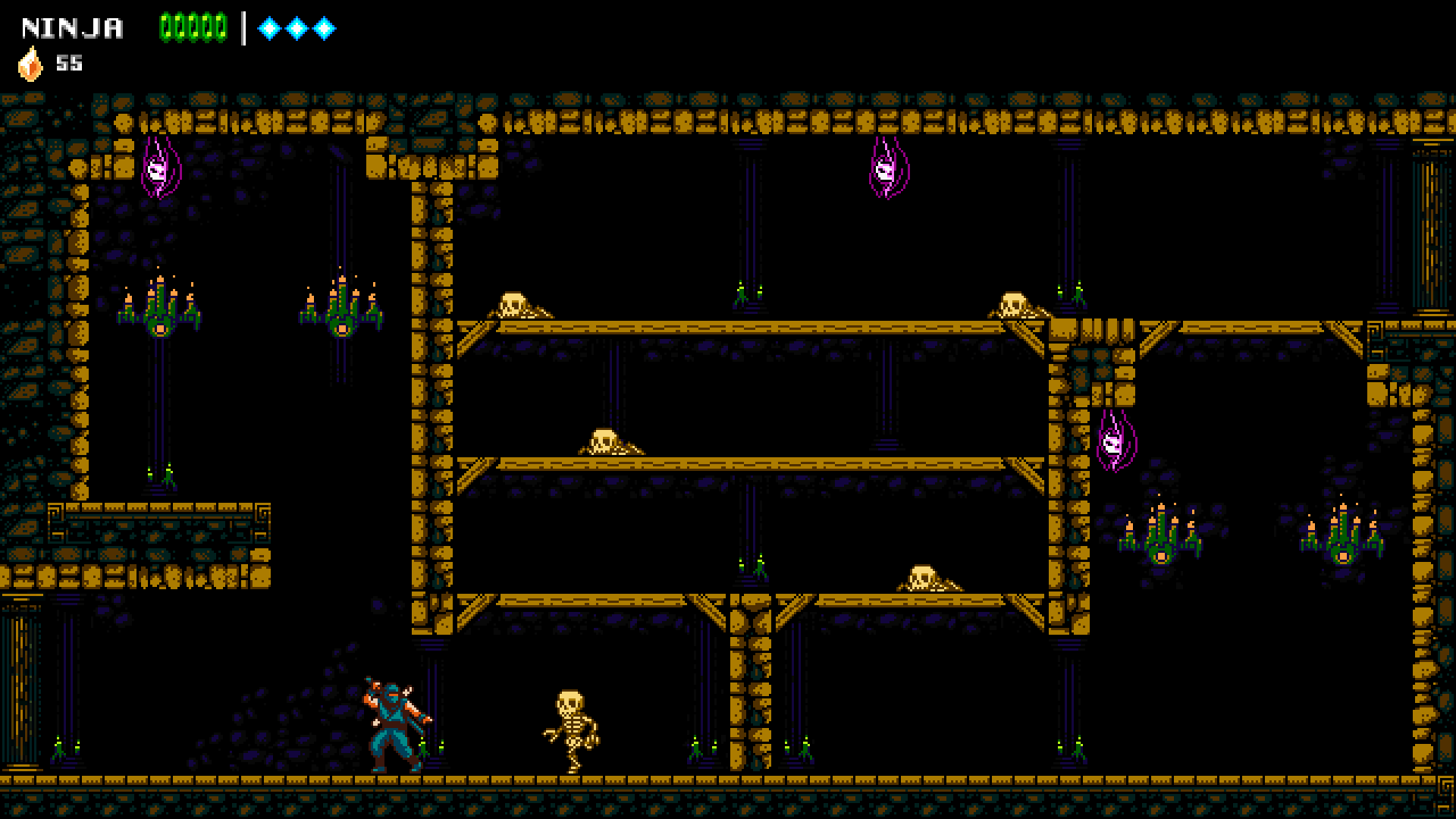Screen dimensions: 1456x819
Task: Click the flame shard icon in the HUD
Action: click(x=30, y=64)
